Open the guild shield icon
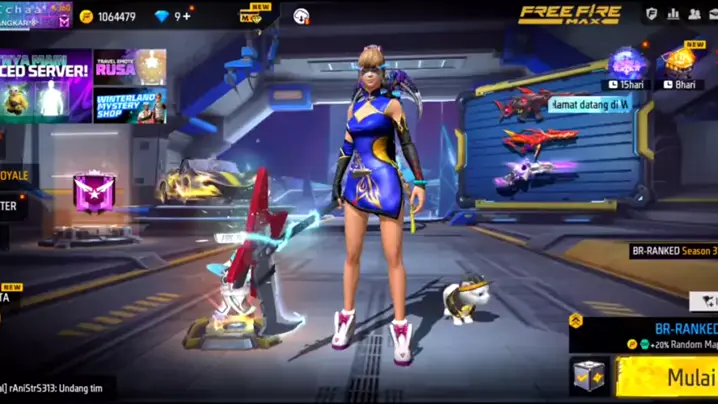The height and width of the screenshot is (404, 718). (651, 14)
